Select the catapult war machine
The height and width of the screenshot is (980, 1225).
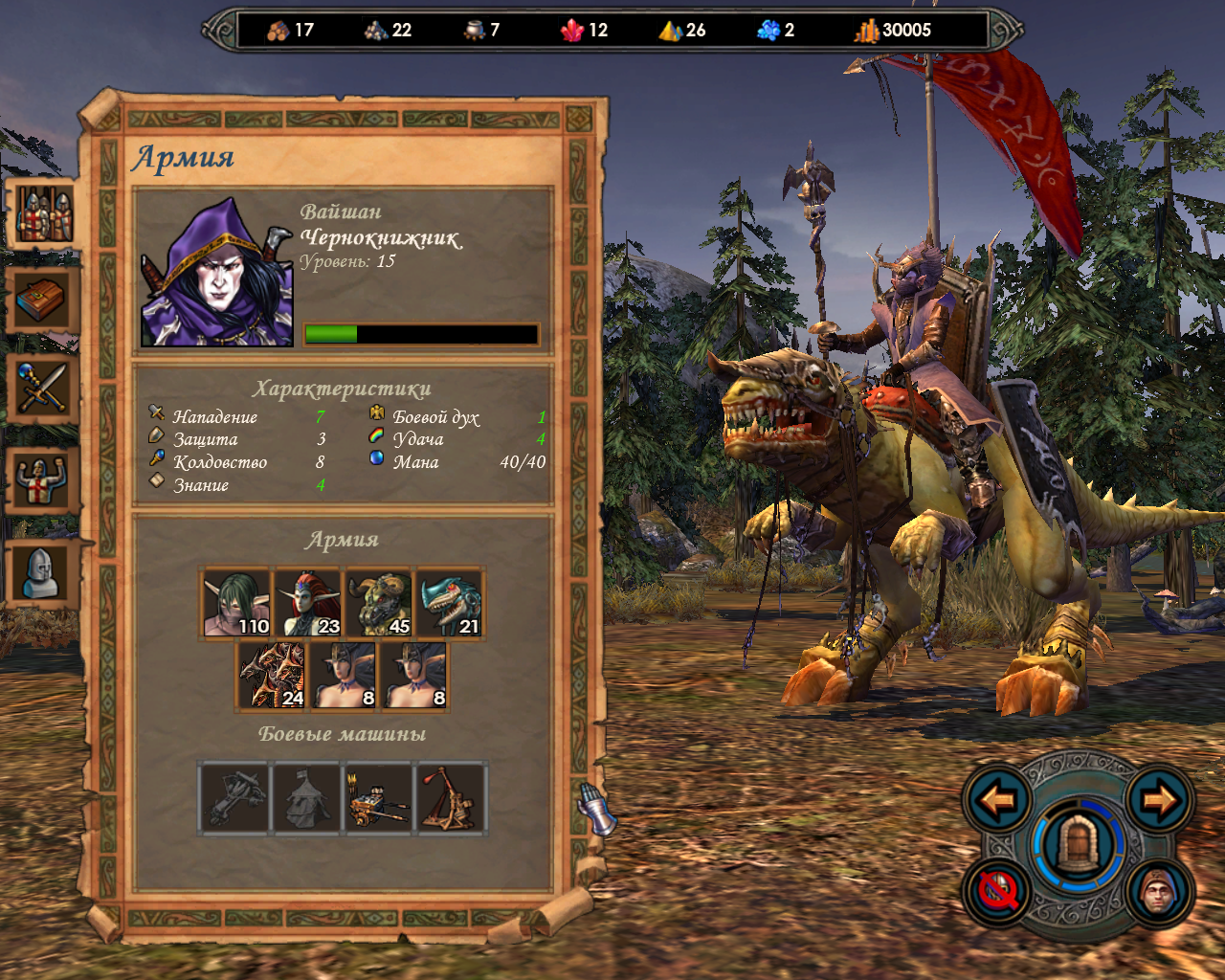tap(451, 798)
